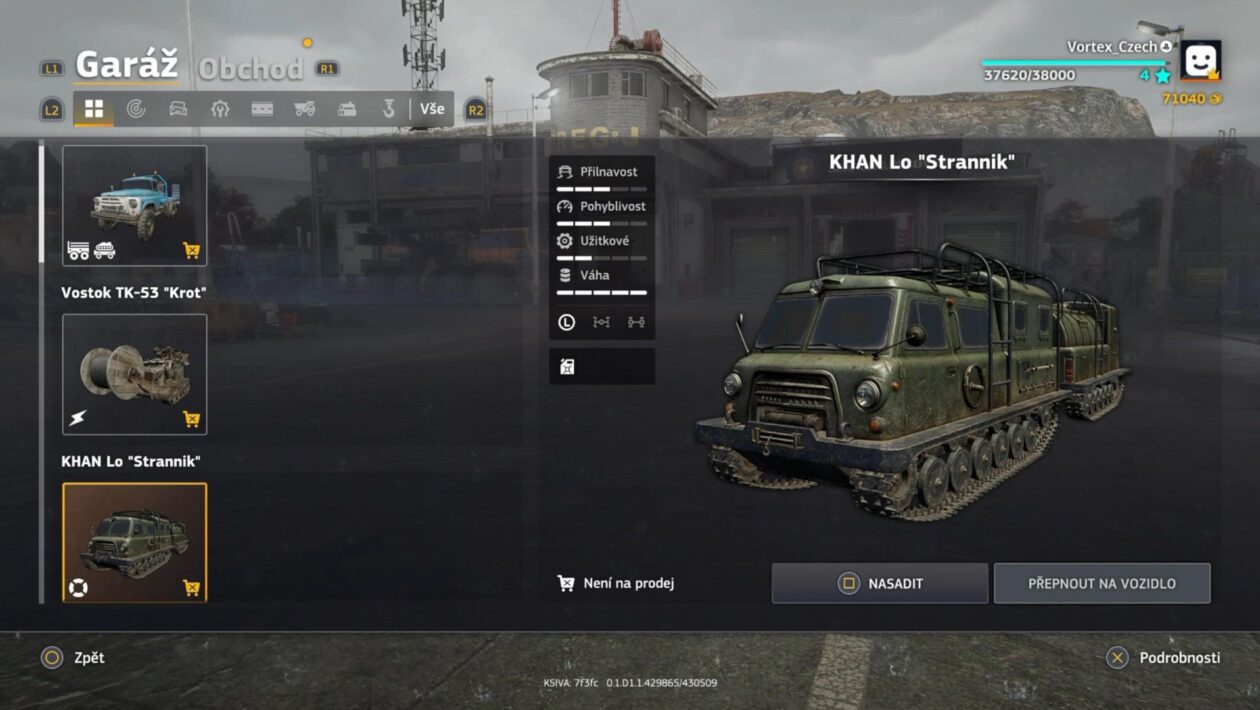Show all vehicles with Vše filter
This screenshot has width=1260, height=710.
pyautogui.click(x=432, y=109)
